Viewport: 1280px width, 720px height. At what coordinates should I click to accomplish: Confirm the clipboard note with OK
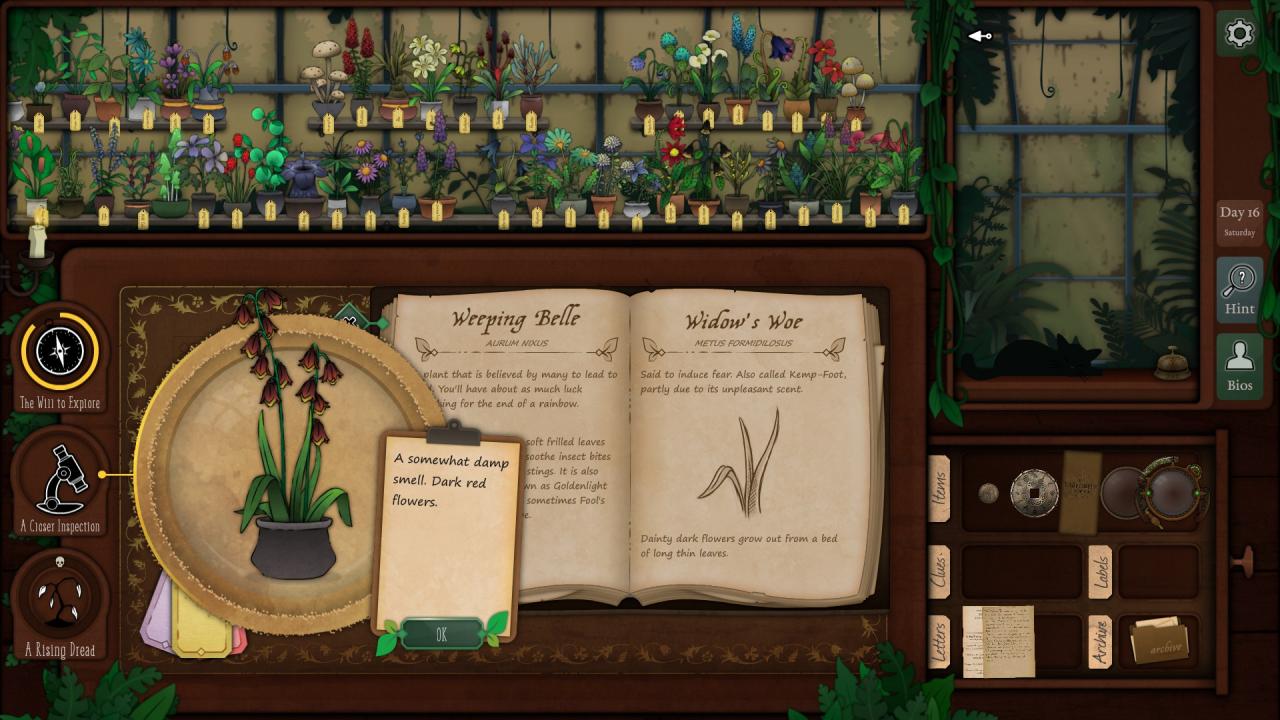point(441,634)
